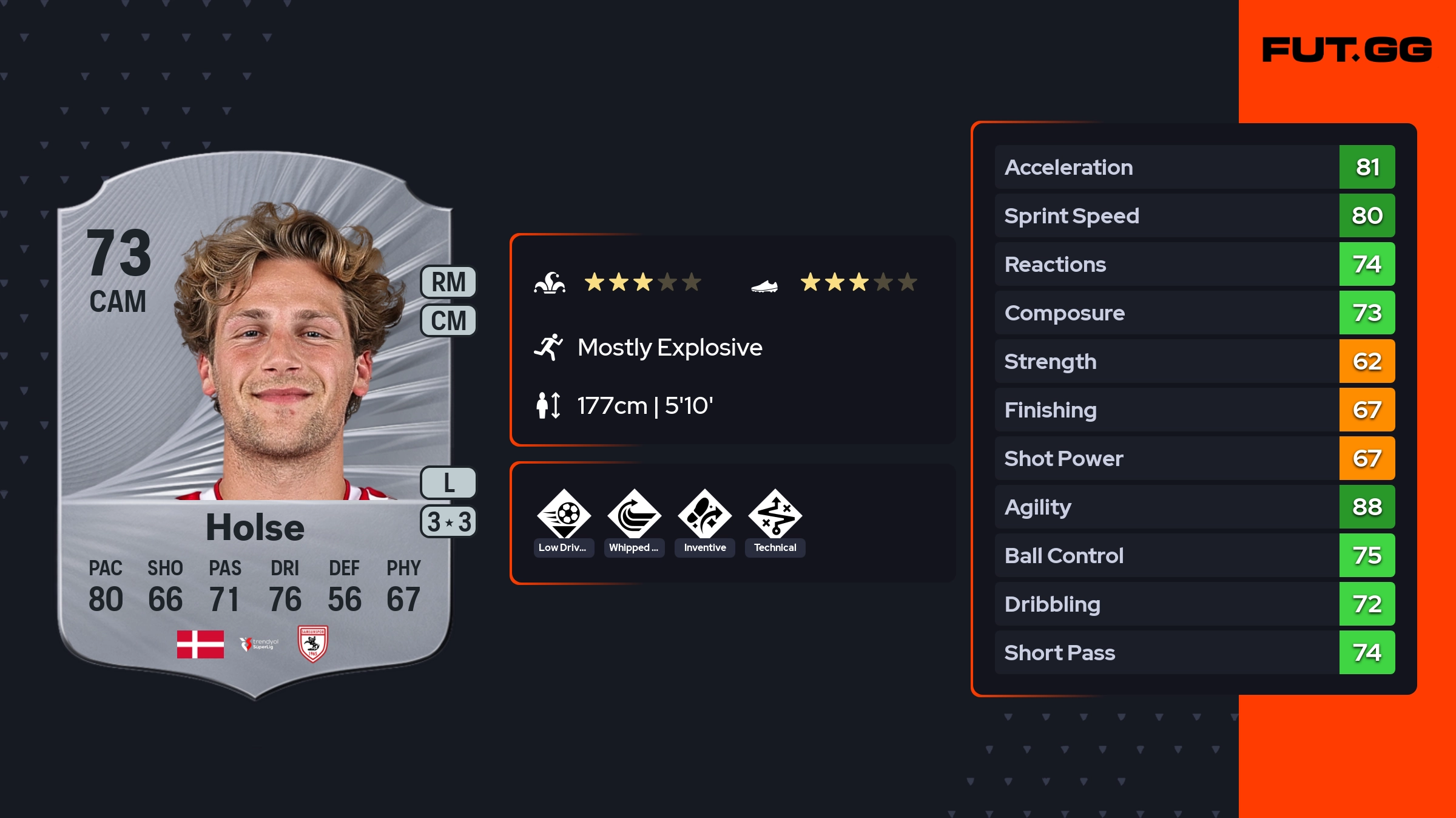This screenshot has width=1456, height=818.
Task: Click the Acceleration stat row
Action: pos(1194,167)
